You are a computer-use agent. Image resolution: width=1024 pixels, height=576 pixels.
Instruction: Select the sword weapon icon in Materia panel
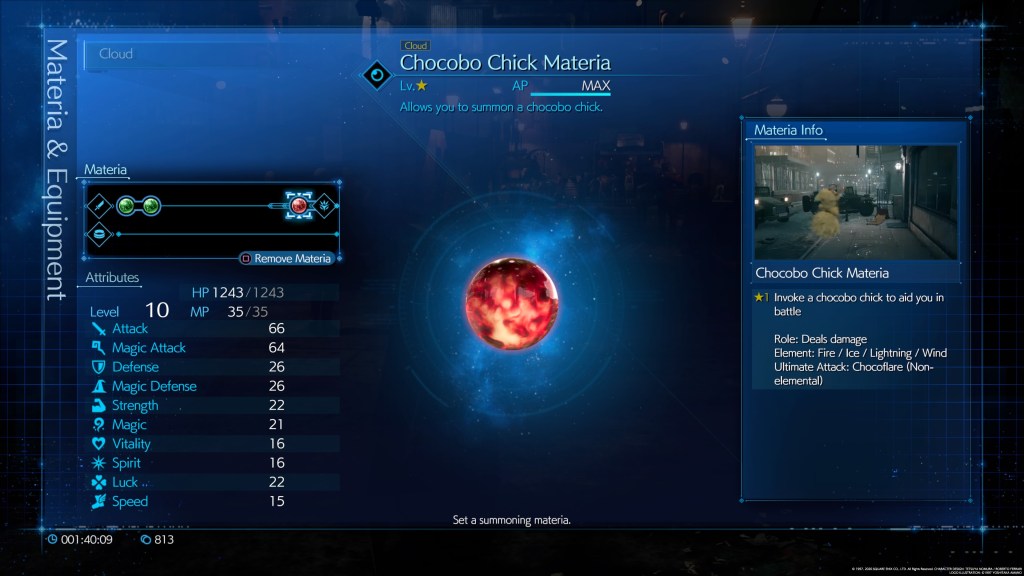tap(100, 206)
